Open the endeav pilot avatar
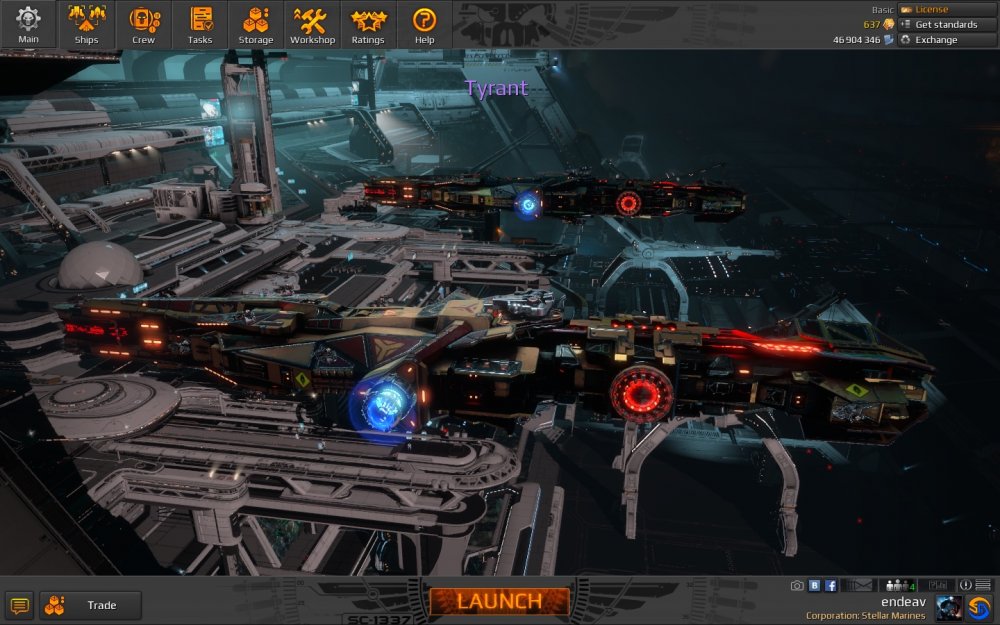1000x625 pixels. (949, 607)
